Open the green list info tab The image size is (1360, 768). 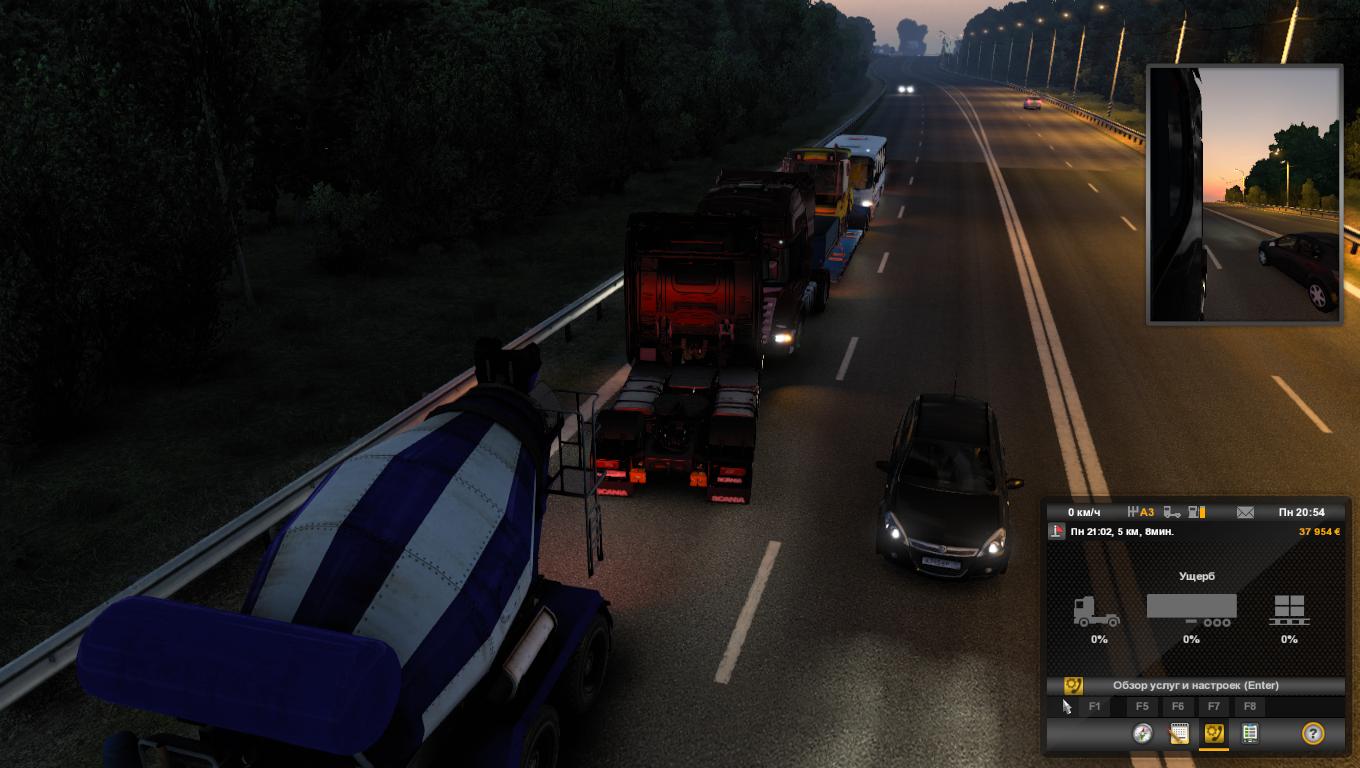coord(1249,734)
